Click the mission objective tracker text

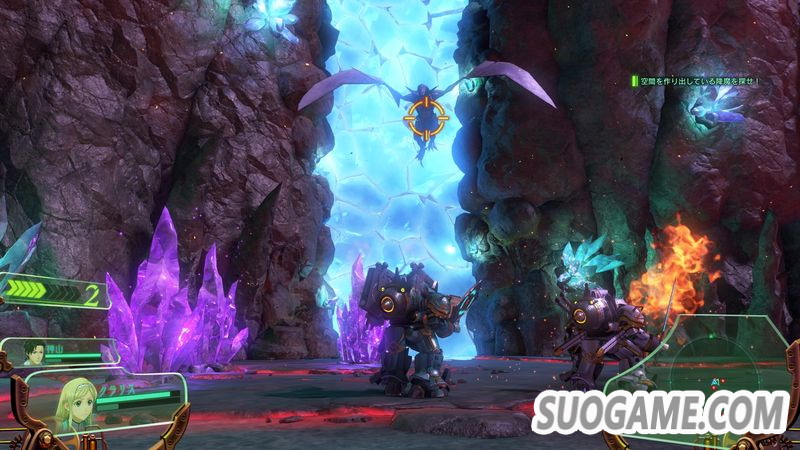[700, 81]
